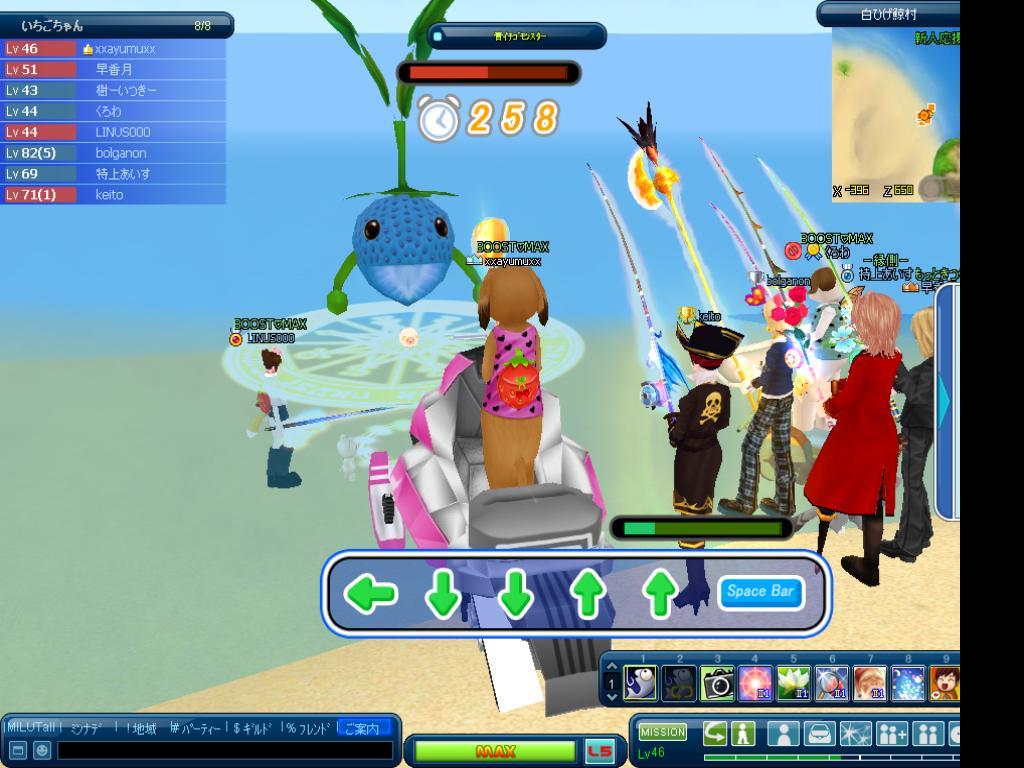The image size is (1024, 768).
Task: Open the bag inventory icon
Action: [819, 734]
